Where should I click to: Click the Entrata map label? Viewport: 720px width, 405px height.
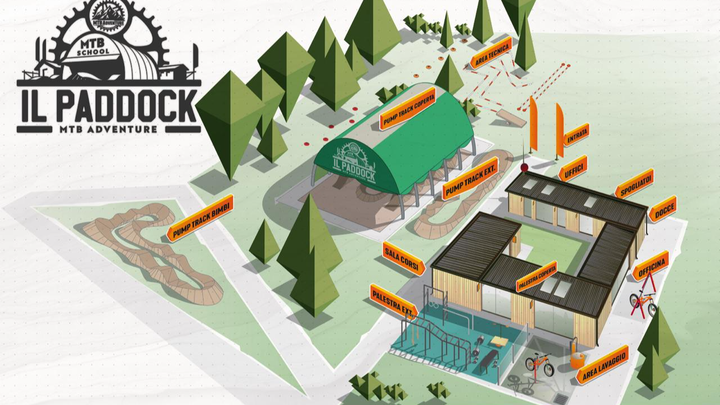(577, 138)
